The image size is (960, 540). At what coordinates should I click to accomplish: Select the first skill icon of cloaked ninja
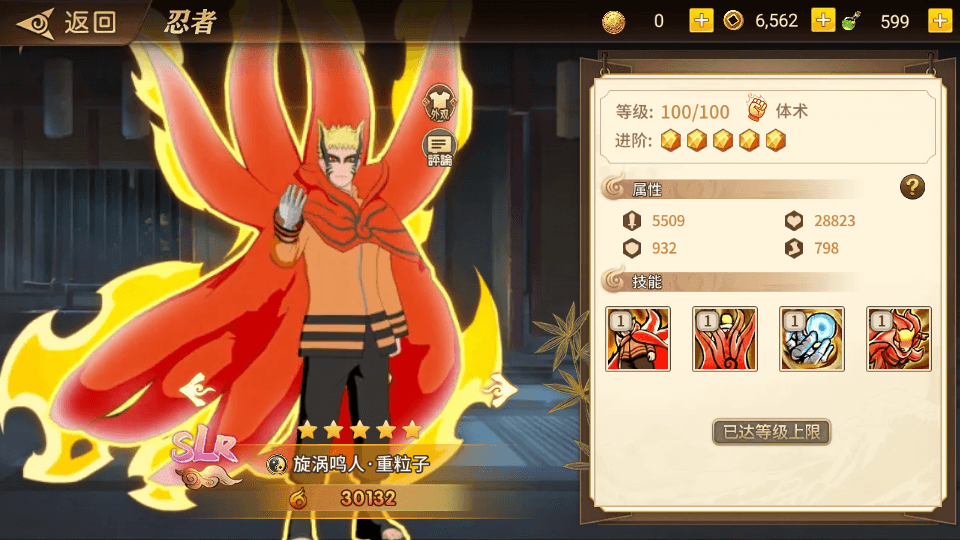click(x=638, y=339)
